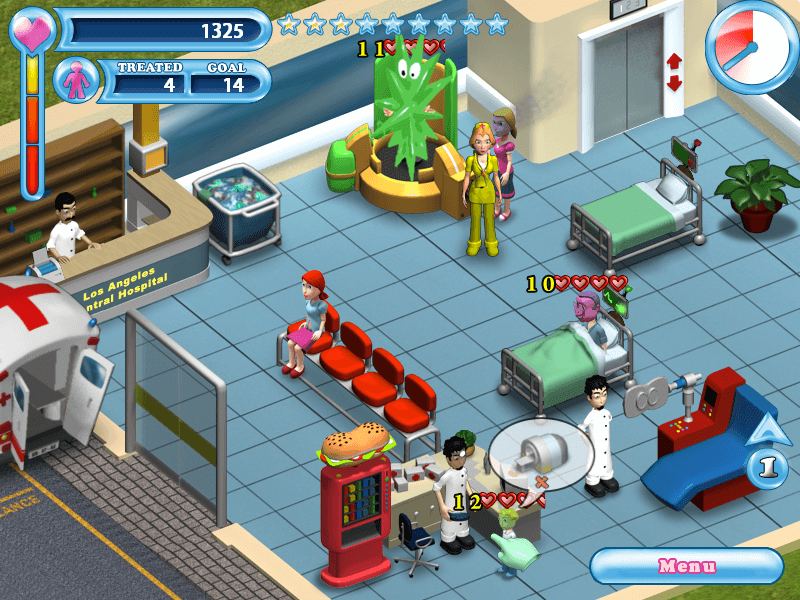Select the patient's thought bubble request
Image resolution: width=800 pixels, height=600 pixels.
[x=540, y=454]
